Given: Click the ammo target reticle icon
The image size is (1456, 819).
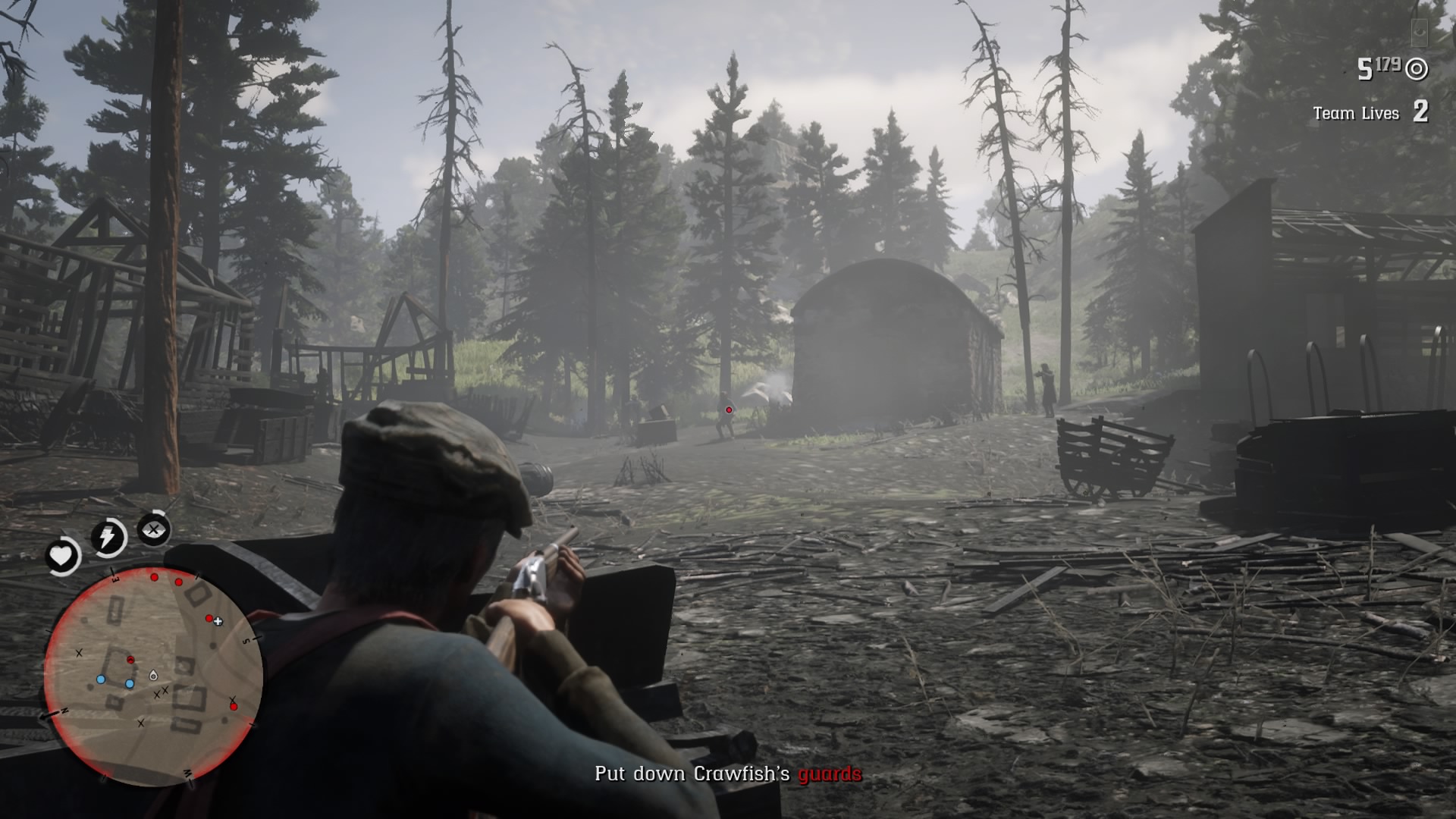Looking at the screenshot, I should (x=1416, y=69).
